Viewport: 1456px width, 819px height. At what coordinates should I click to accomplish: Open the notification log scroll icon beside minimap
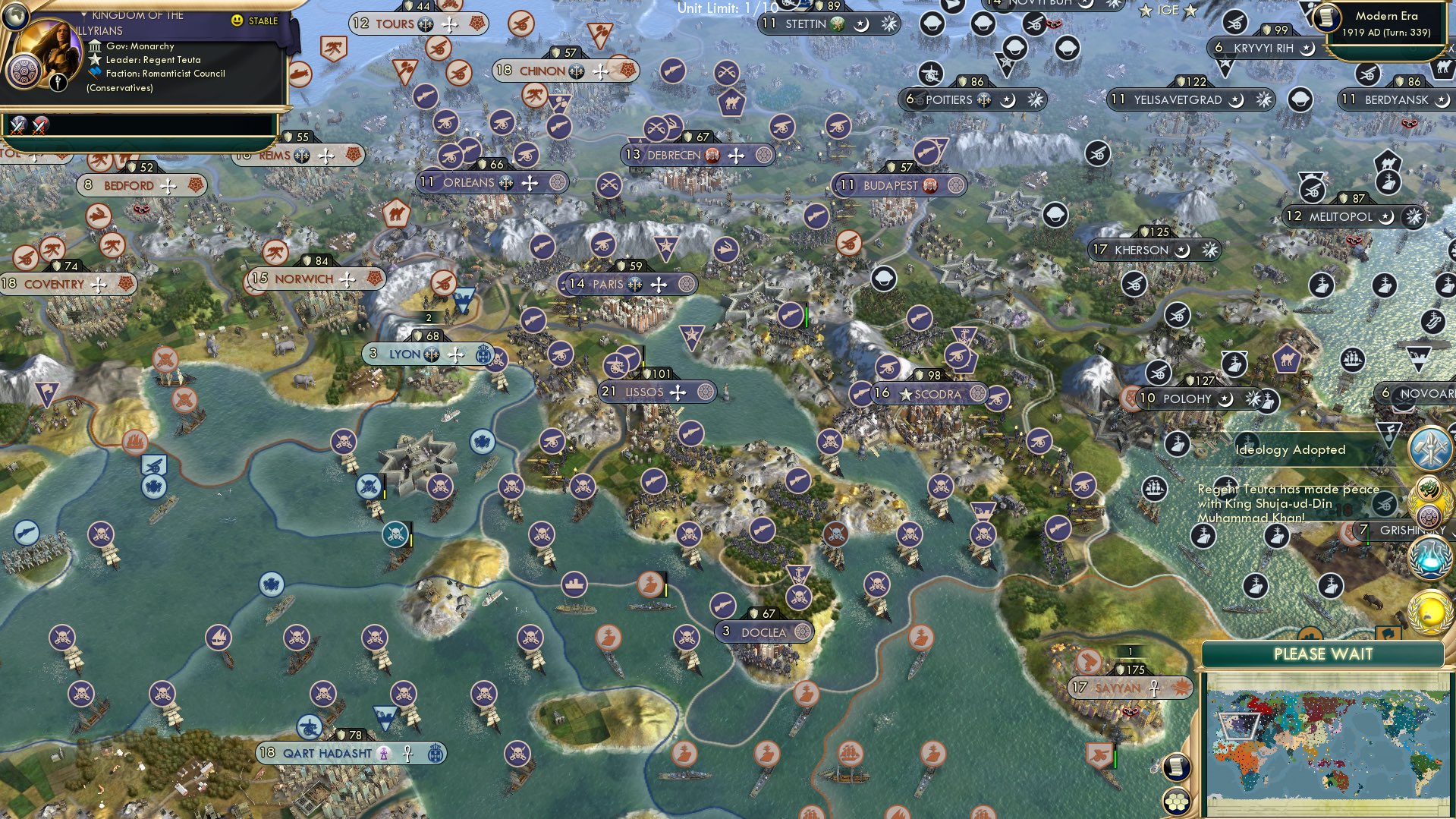(x=1176, y=767)
